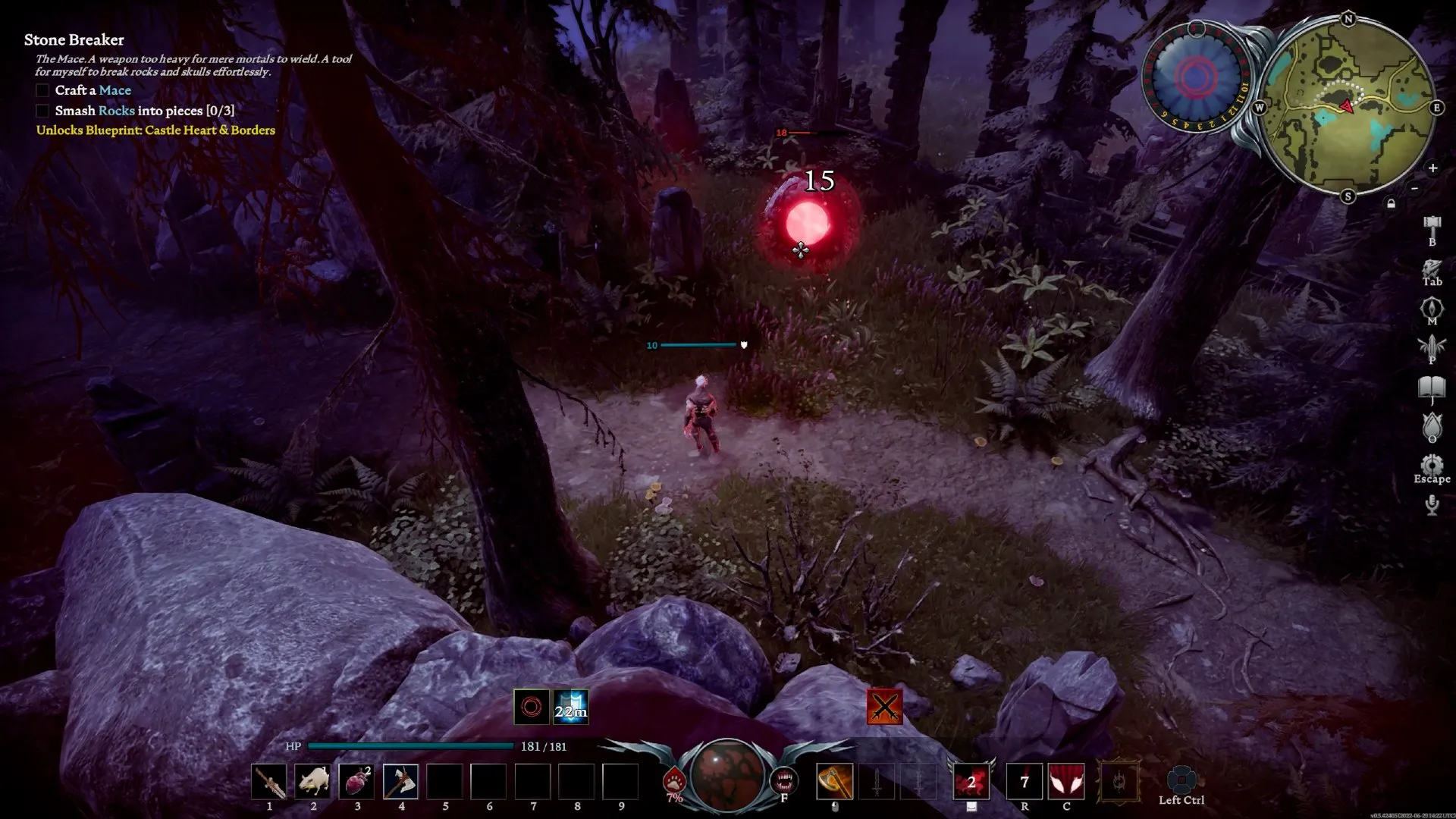The image size is (1456, 819).
Task: Cast the R spell ability icon
Action: pyautogui.click(x=1024, y=782)
